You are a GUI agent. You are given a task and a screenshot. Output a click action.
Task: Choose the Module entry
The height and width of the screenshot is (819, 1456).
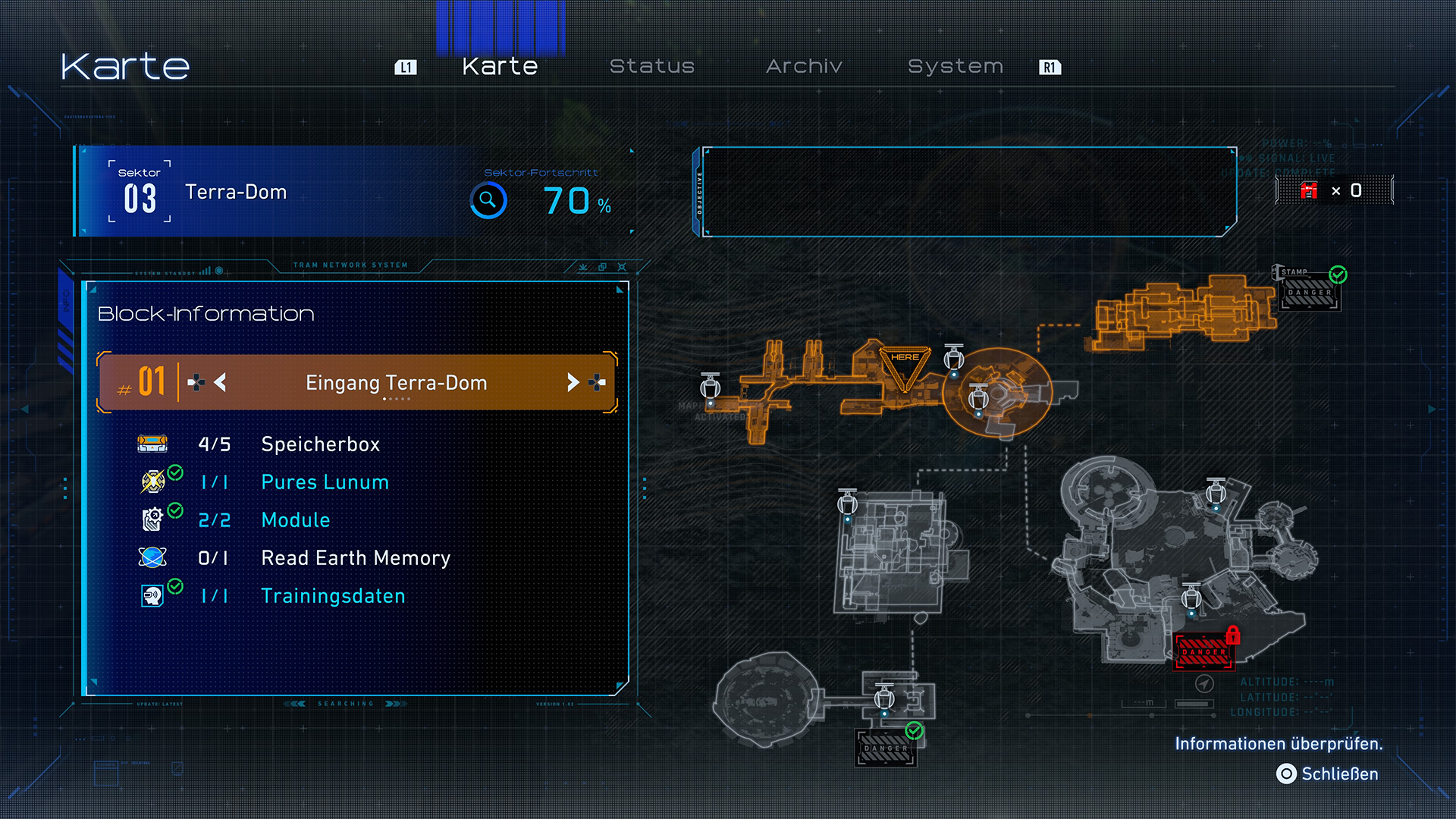point(295,520)
